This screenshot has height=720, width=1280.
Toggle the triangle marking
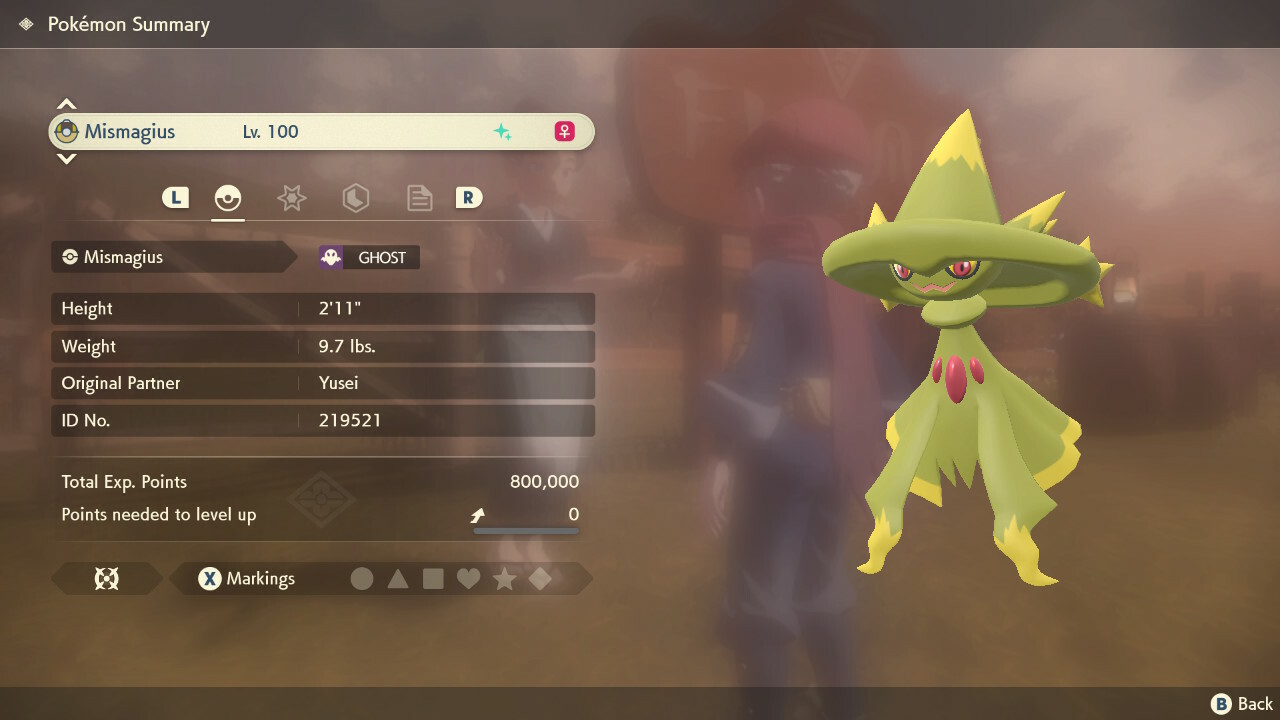click(x=398, y=579)
